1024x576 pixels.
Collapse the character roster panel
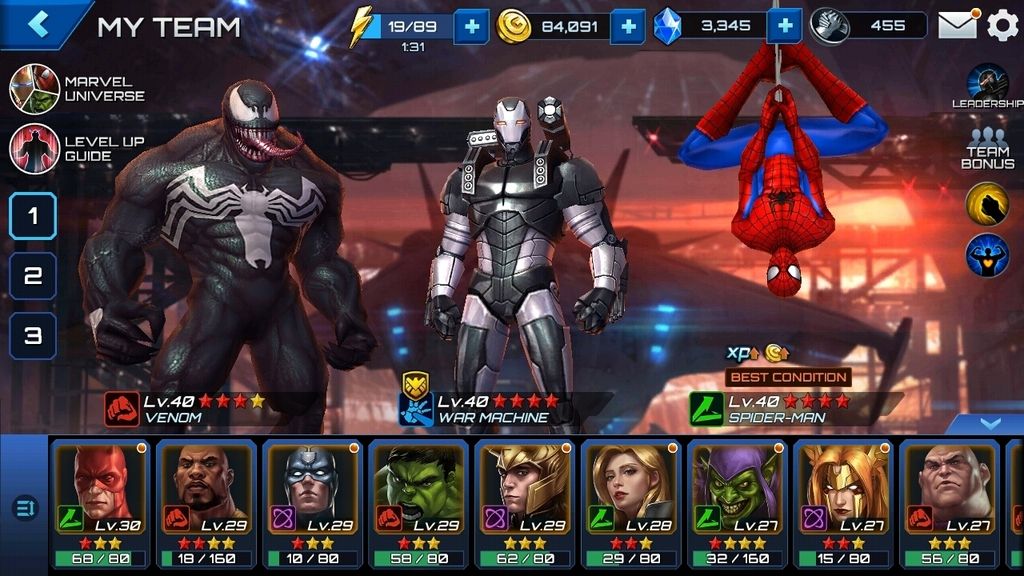(x=989, y=424)
